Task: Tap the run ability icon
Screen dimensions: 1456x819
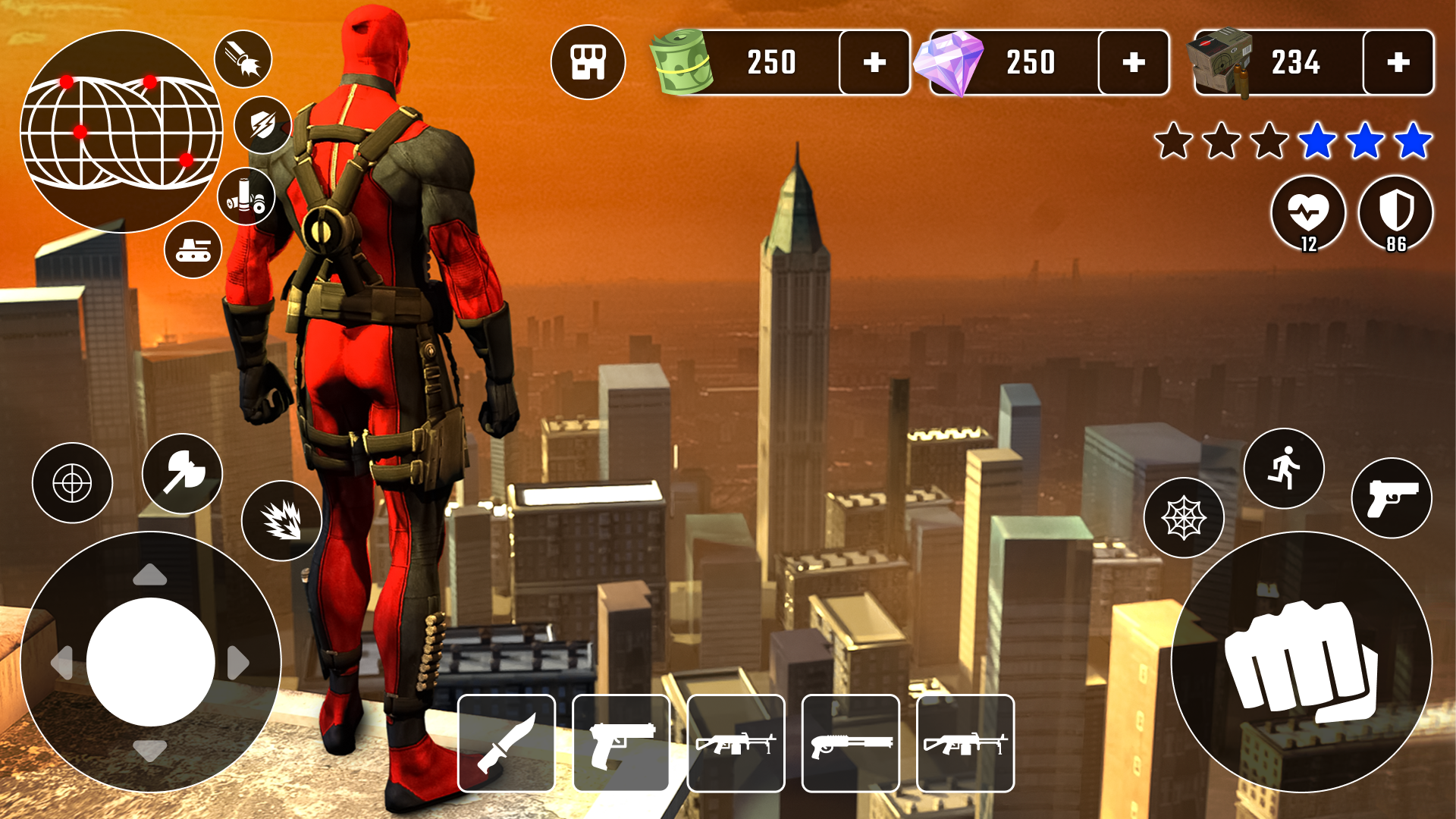Action: (x=1284, y=469)
